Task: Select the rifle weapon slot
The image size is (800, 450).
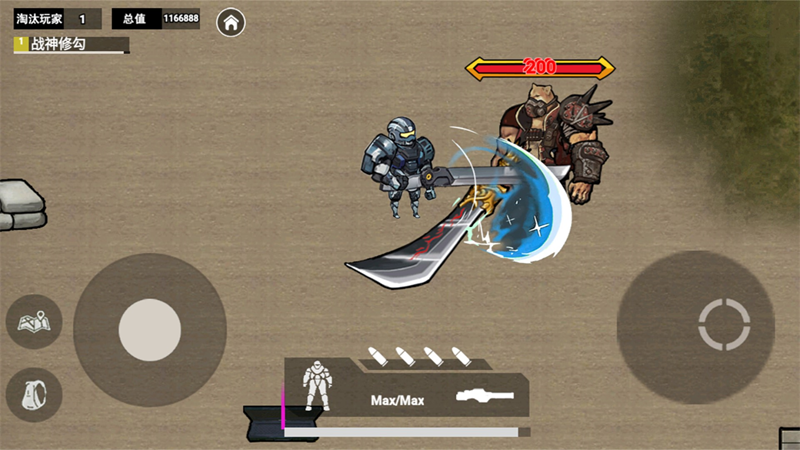Action: click(485, 396)
